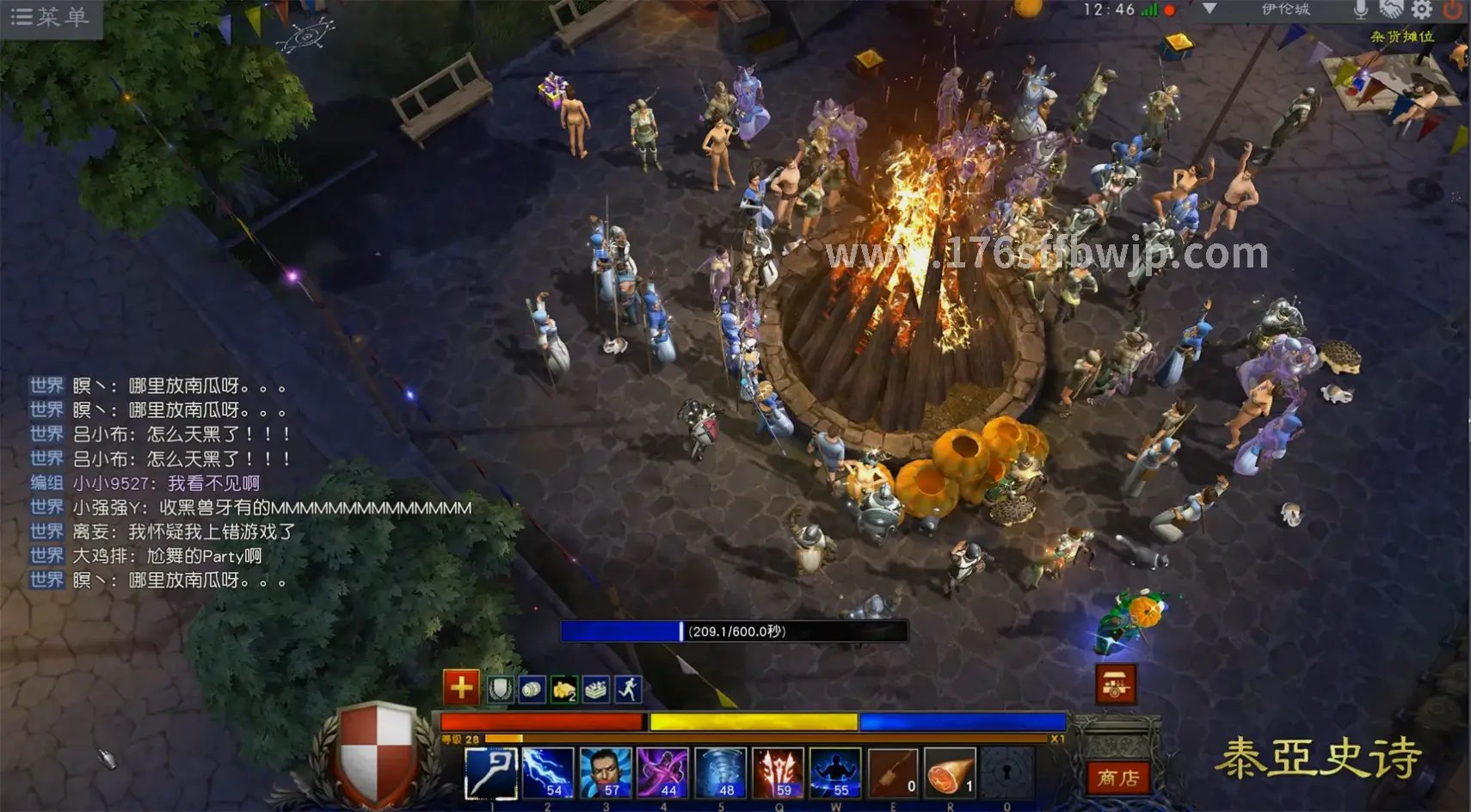Use the blue meditating figure skill
The width and height of the screenshot is (1471, 812).
[x=835, y=772]
